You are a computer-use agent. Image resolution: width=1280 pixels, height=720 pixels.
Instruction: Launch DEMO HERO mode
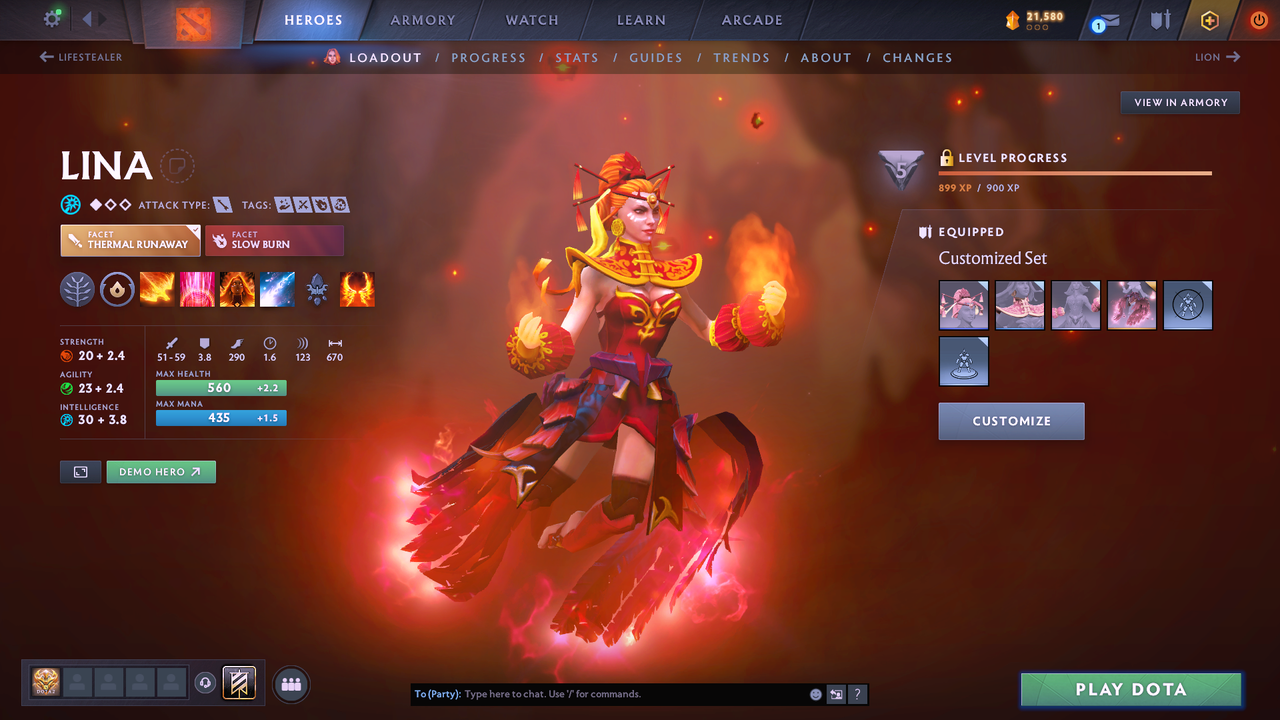(160, 471)
